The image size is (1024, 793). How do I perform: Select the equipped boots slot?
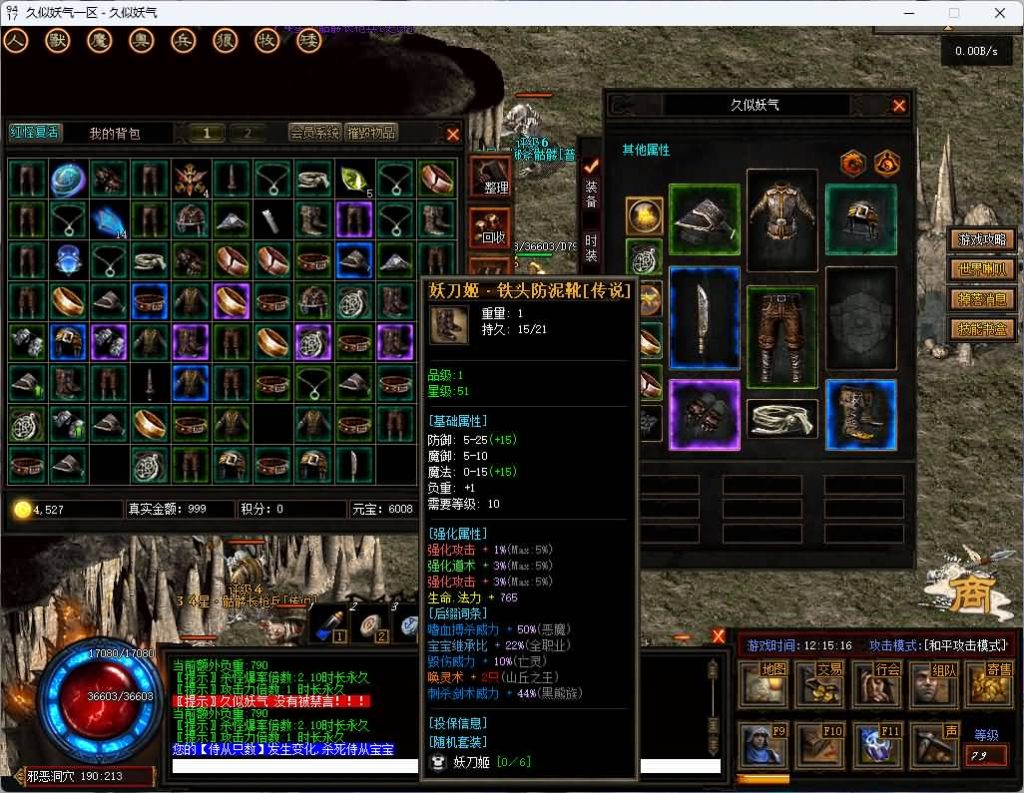(x=861, y=414)
